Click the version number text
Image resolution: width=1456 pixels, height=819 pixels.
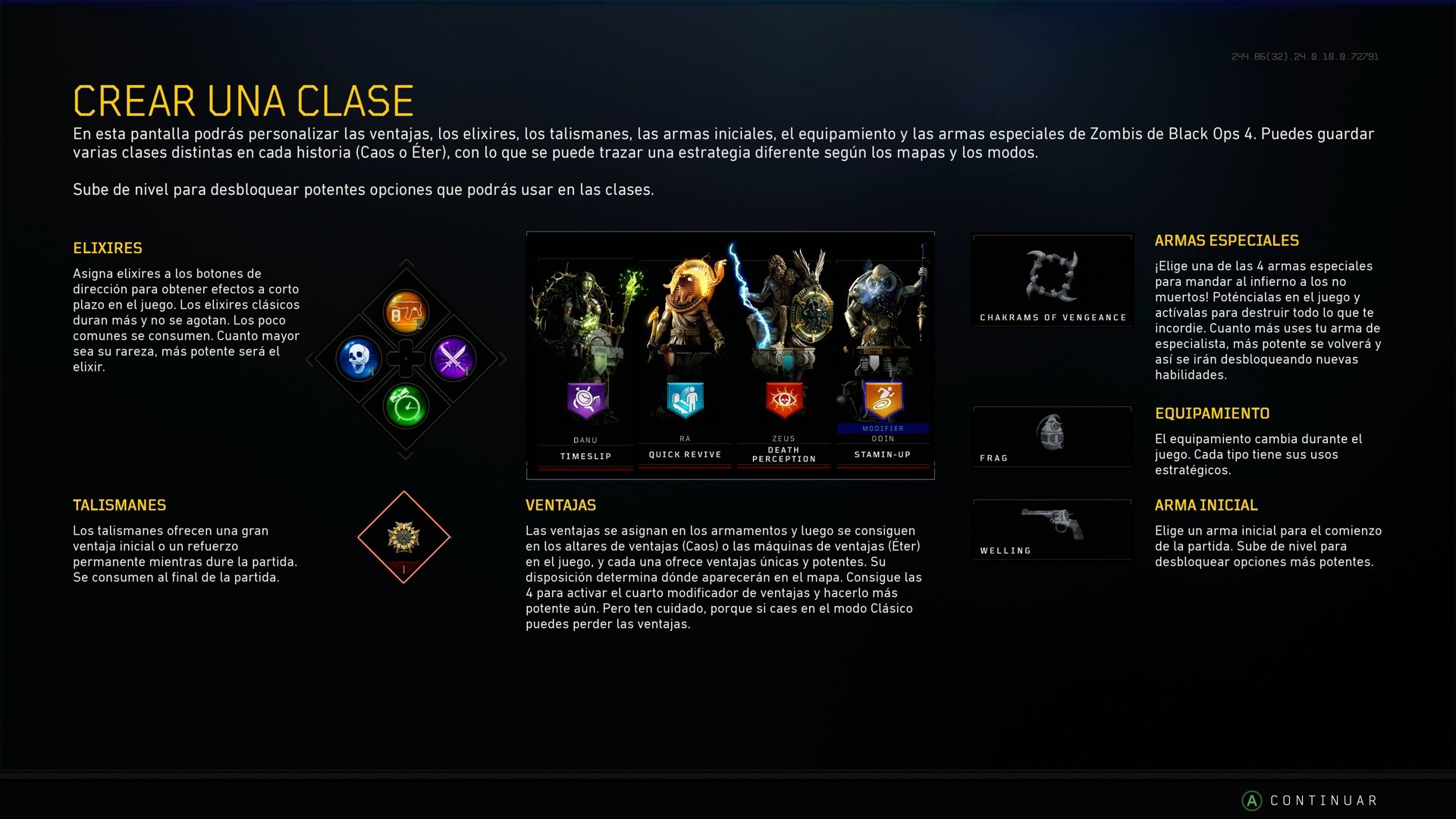(1304, 55)
